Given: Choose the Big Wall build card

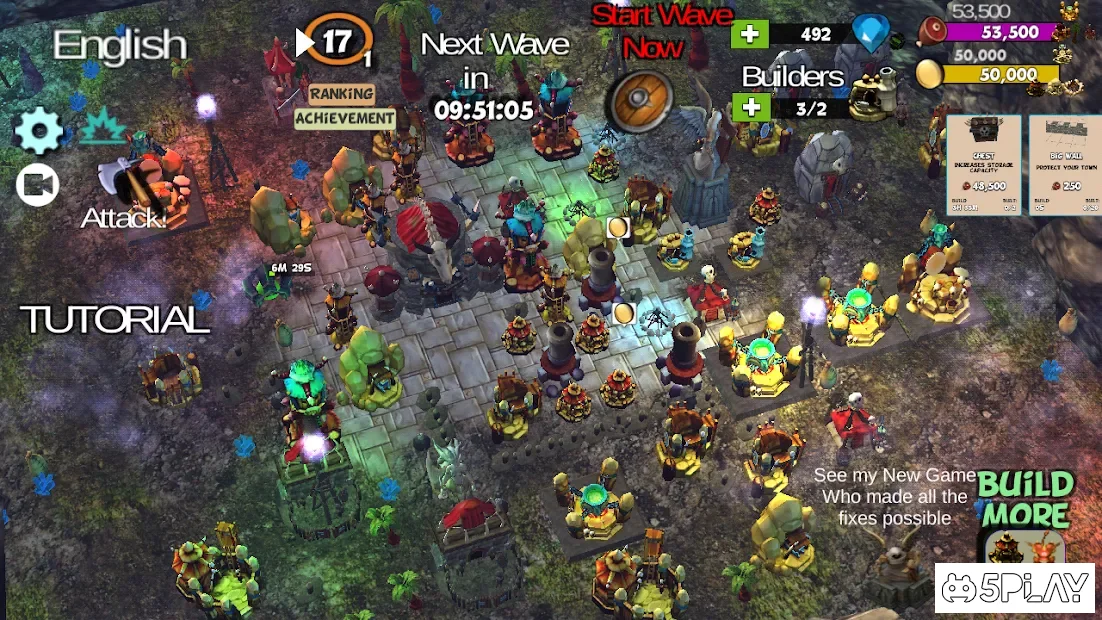Looking at the screenshot, I should (x=1064, y=164).
